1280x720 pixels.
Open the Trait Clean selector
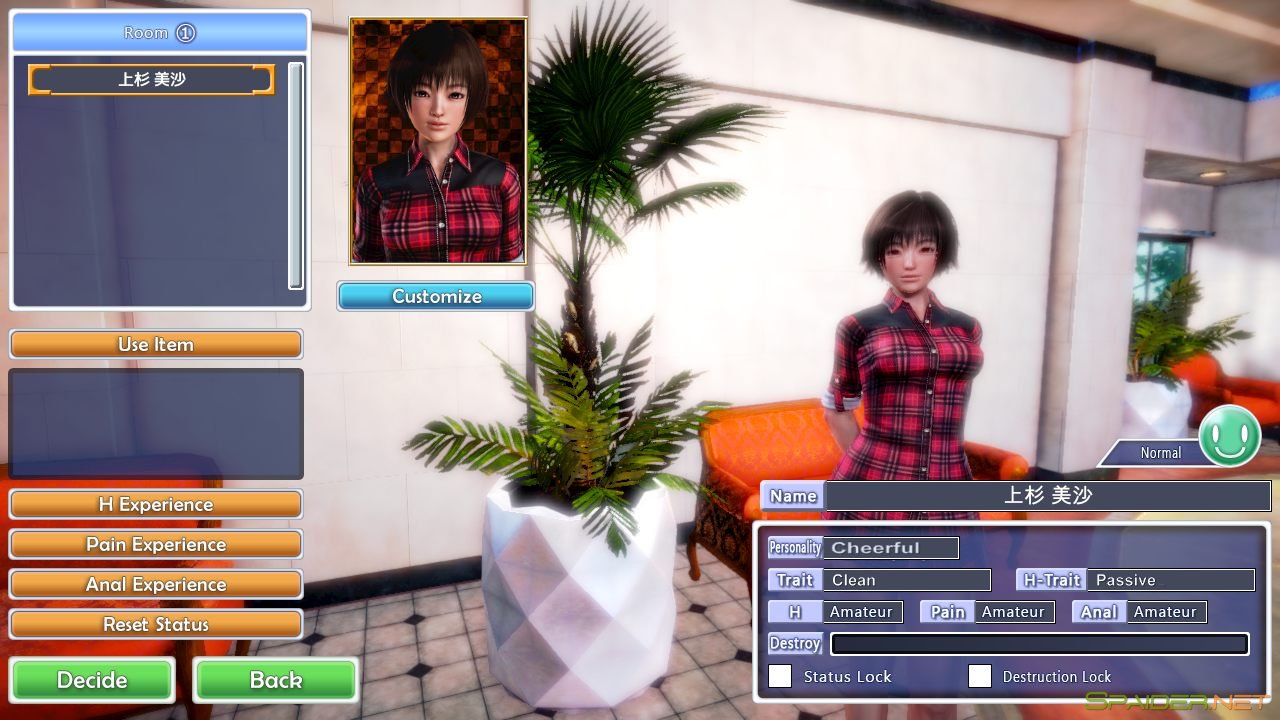908,580
